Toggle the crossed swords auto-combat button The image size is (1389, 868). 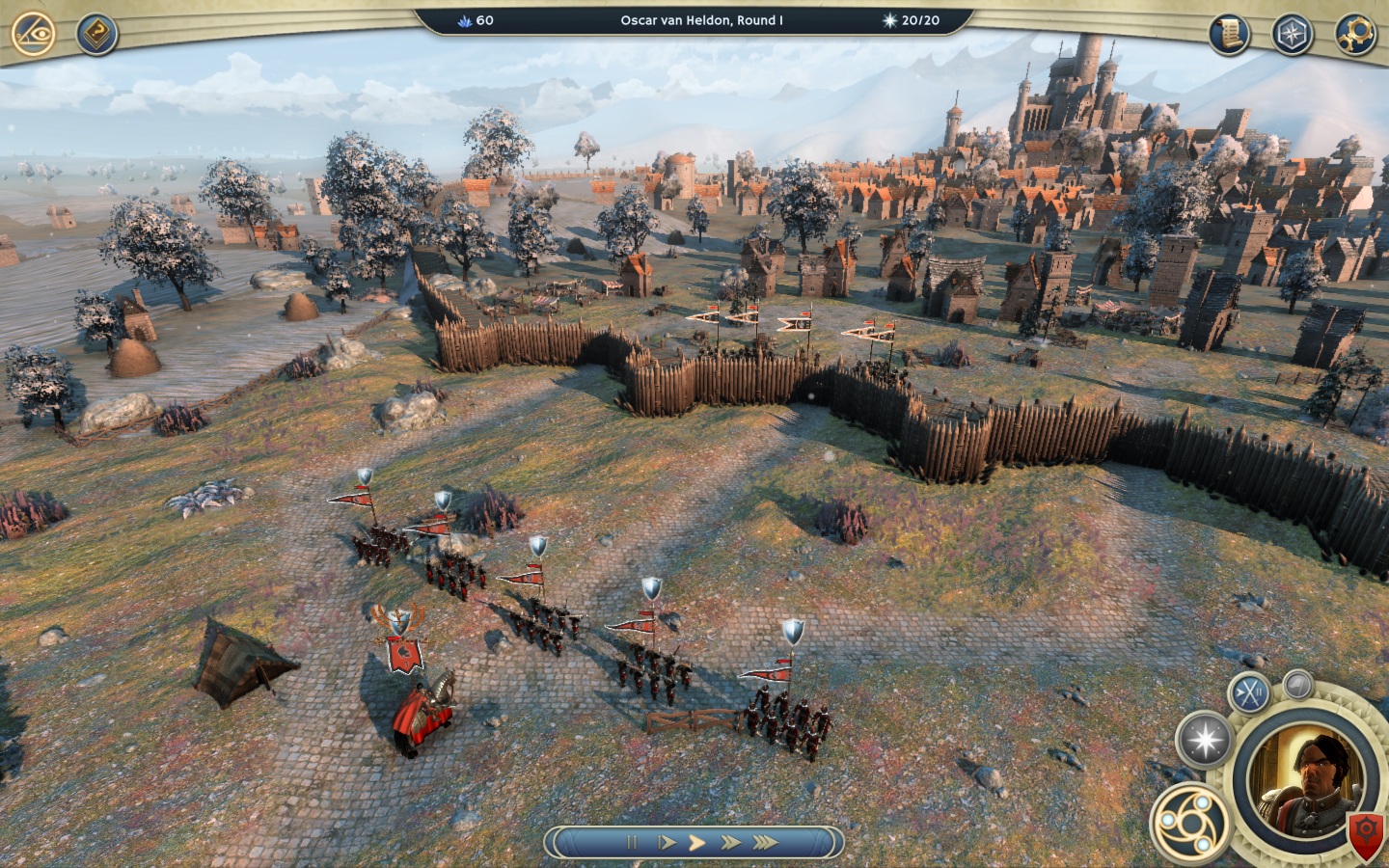pos(1249,692)
